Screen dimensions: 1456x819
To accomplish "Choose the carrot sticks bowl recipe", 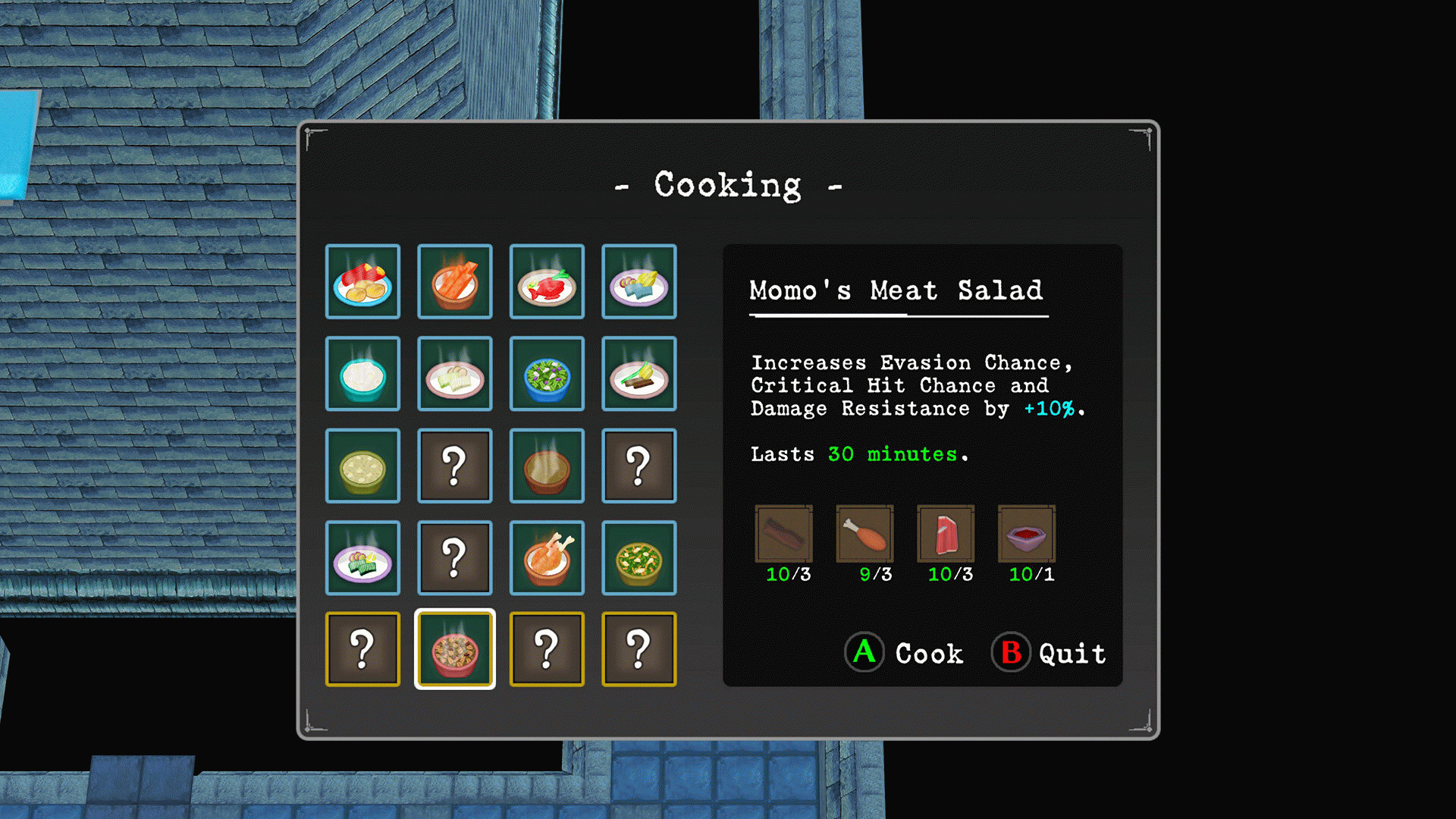I will [454, 281].
